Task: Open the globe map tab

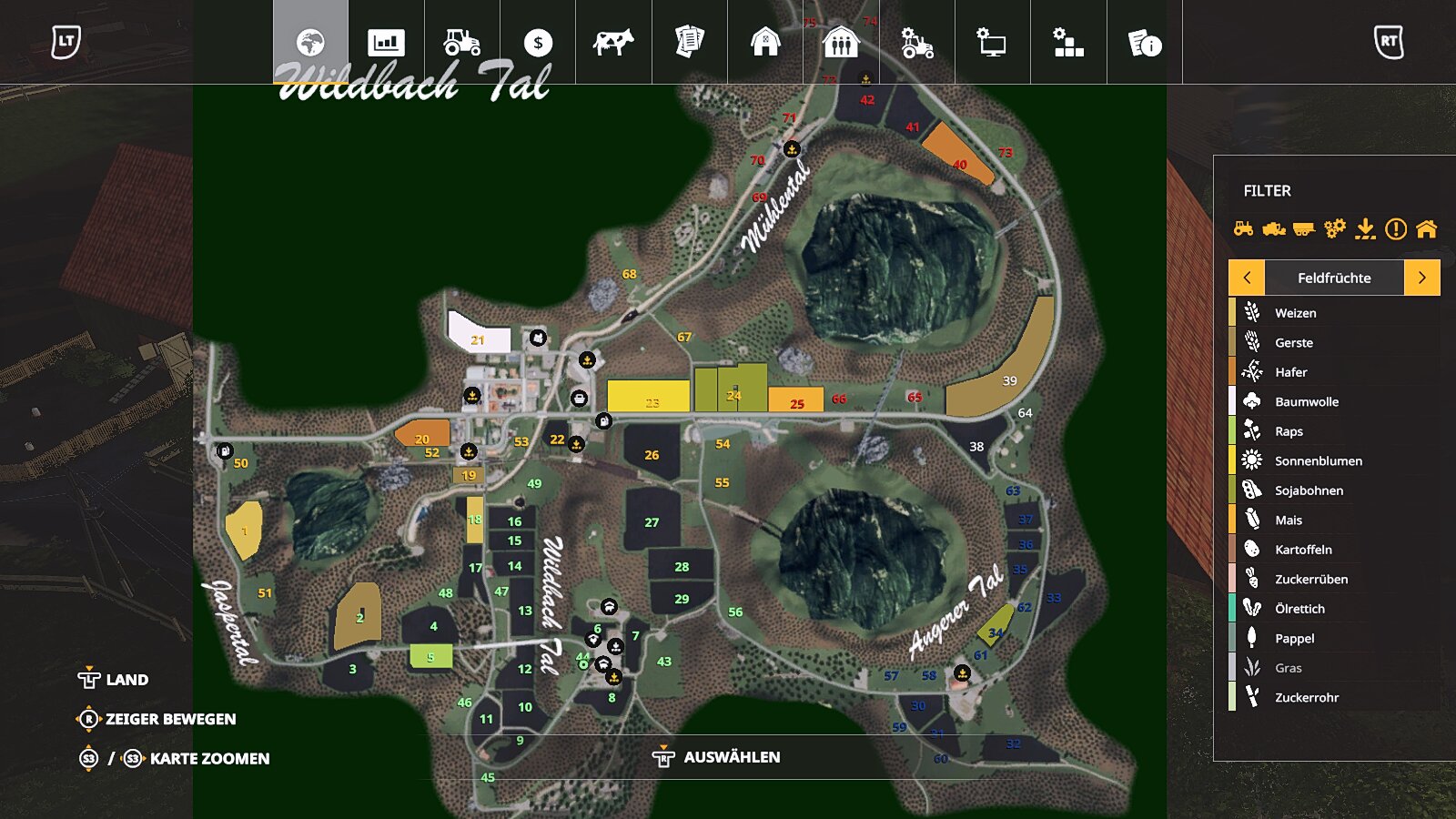Action: [310, 43]
